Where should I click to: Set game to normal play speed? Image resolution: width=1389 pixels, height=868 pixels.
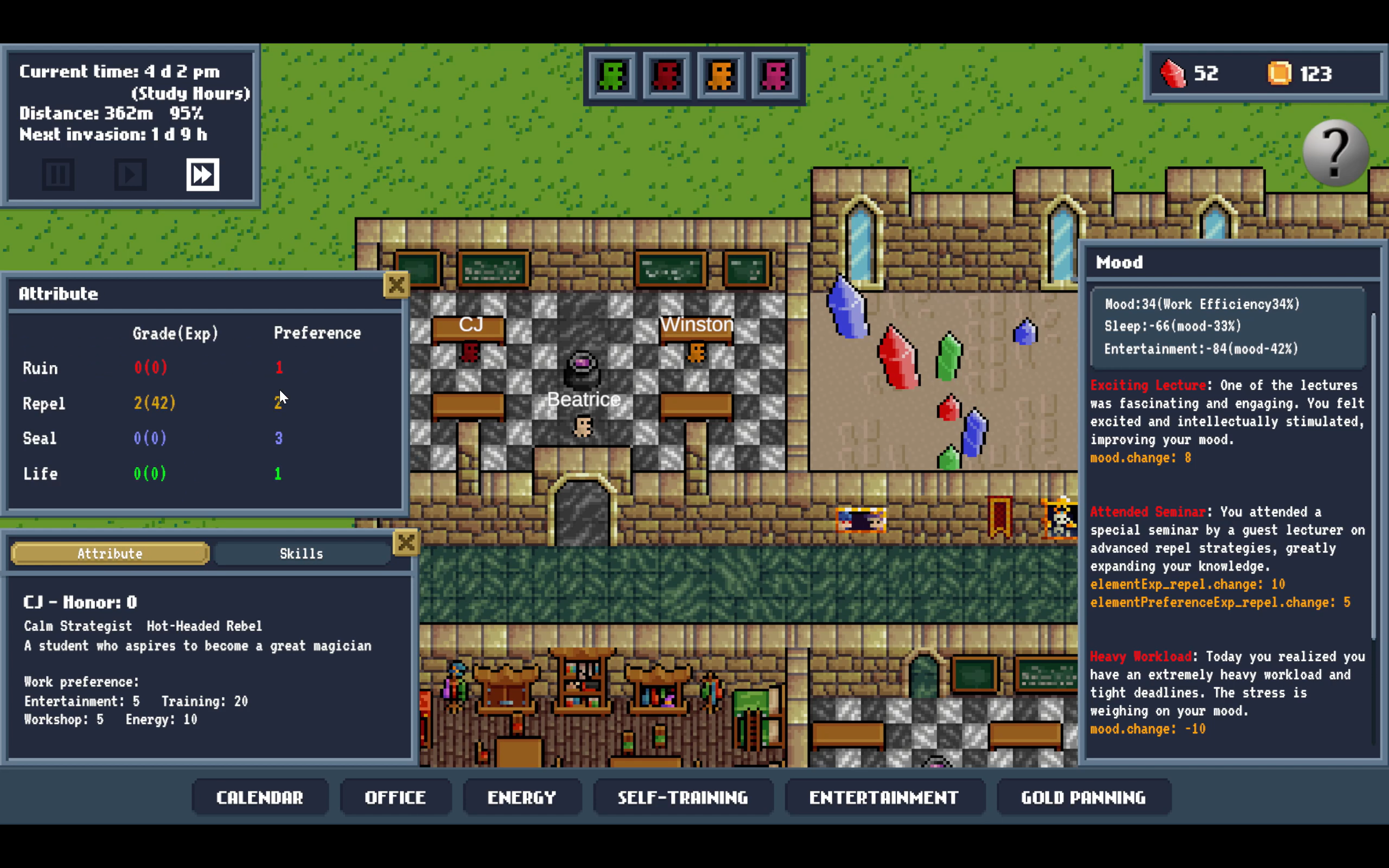[130, 175]
